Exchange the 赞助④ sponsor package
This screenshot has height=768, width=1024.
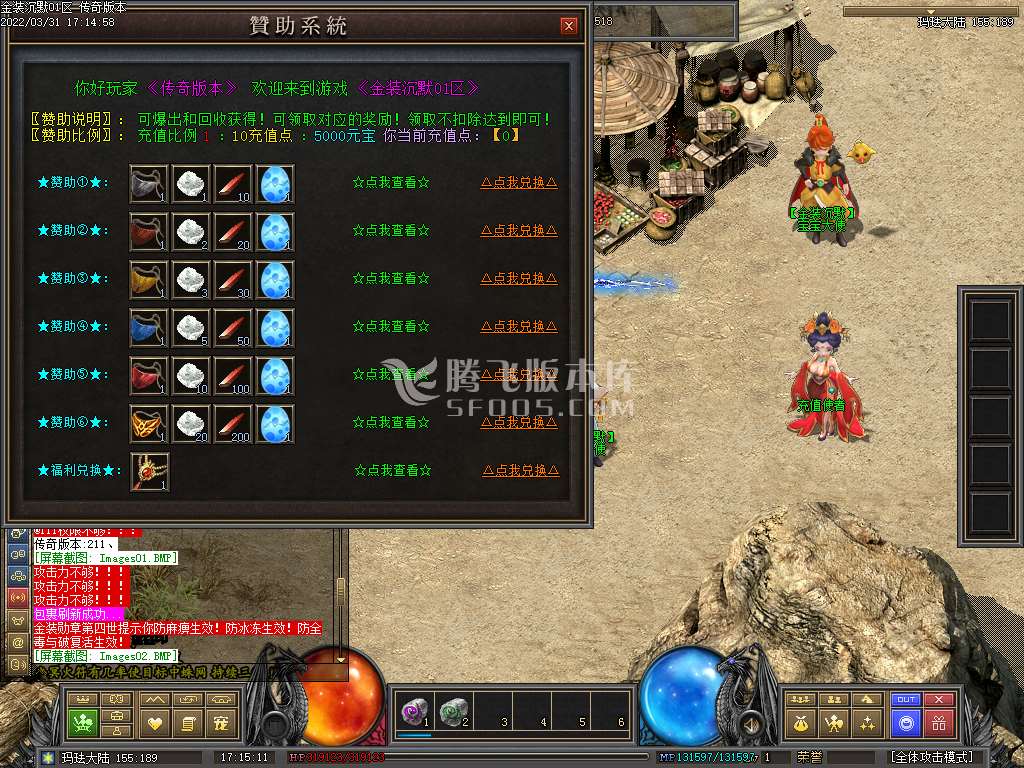coord(519,327)
